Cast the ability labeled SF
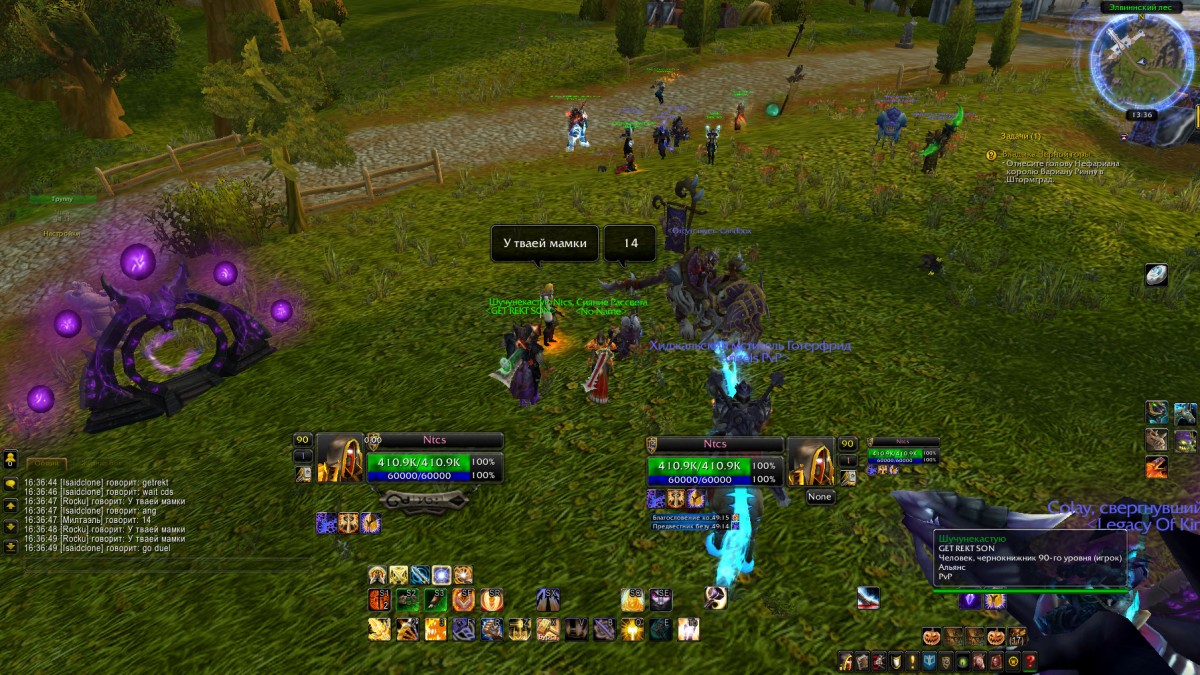Image resolution: width=1200 pixels, height=675 pixels. tap(463, 600)
